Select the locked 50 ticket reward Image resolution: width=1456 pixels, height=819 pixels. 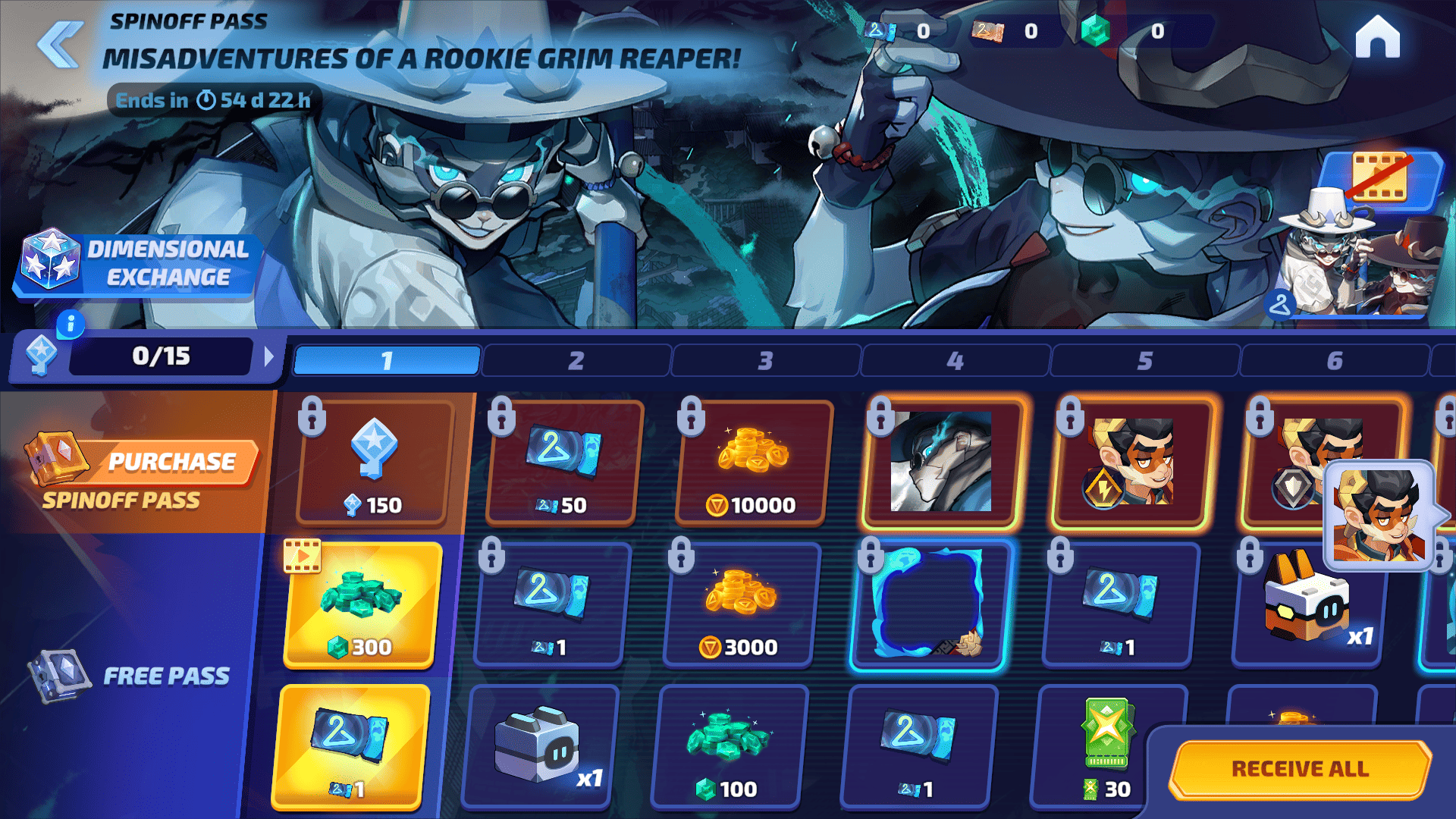(563, 463)
